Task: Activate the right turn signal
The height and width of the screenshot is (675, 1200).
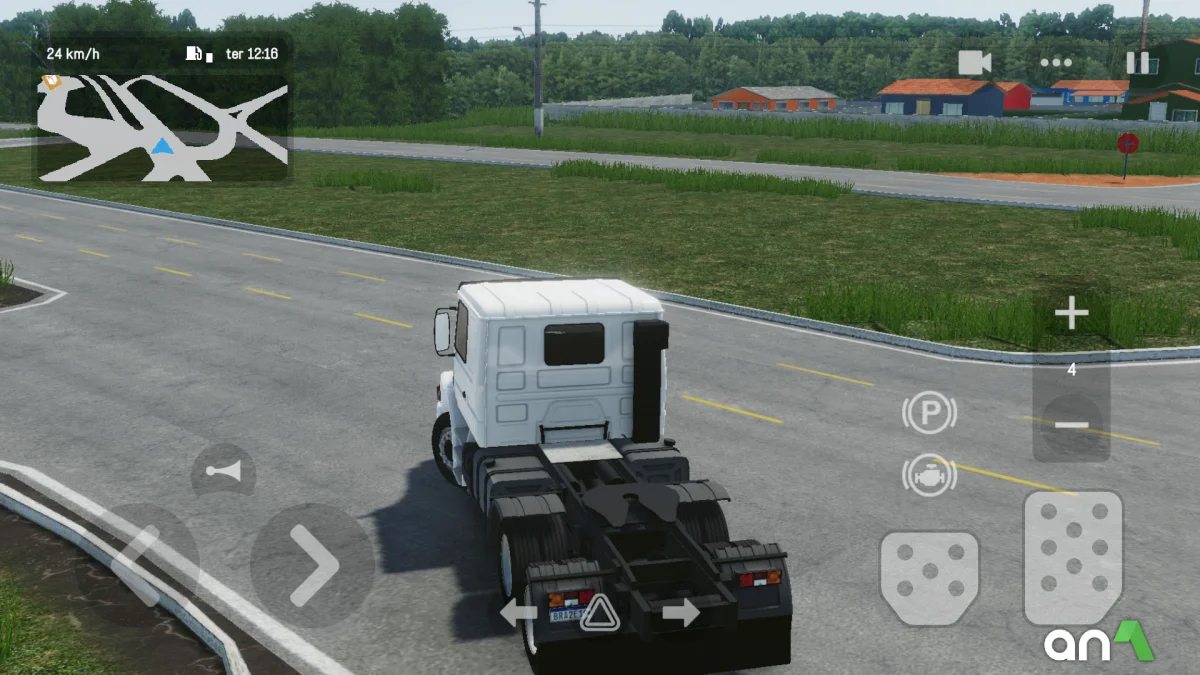Action: [x=680, y=612]
